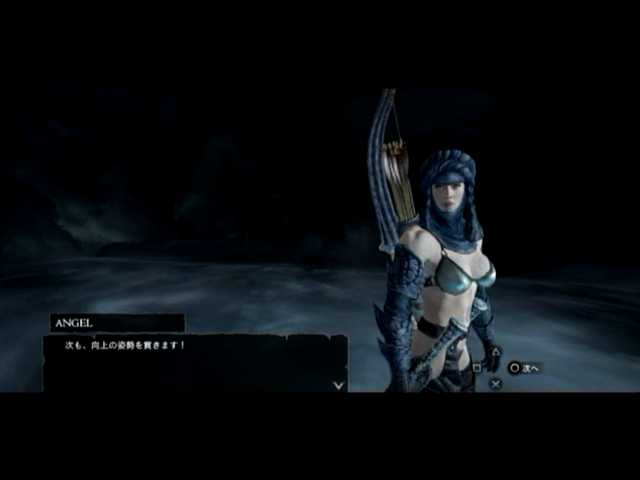
Task: Click the dialogue box's continue arrow
Action: click(339, 383)
